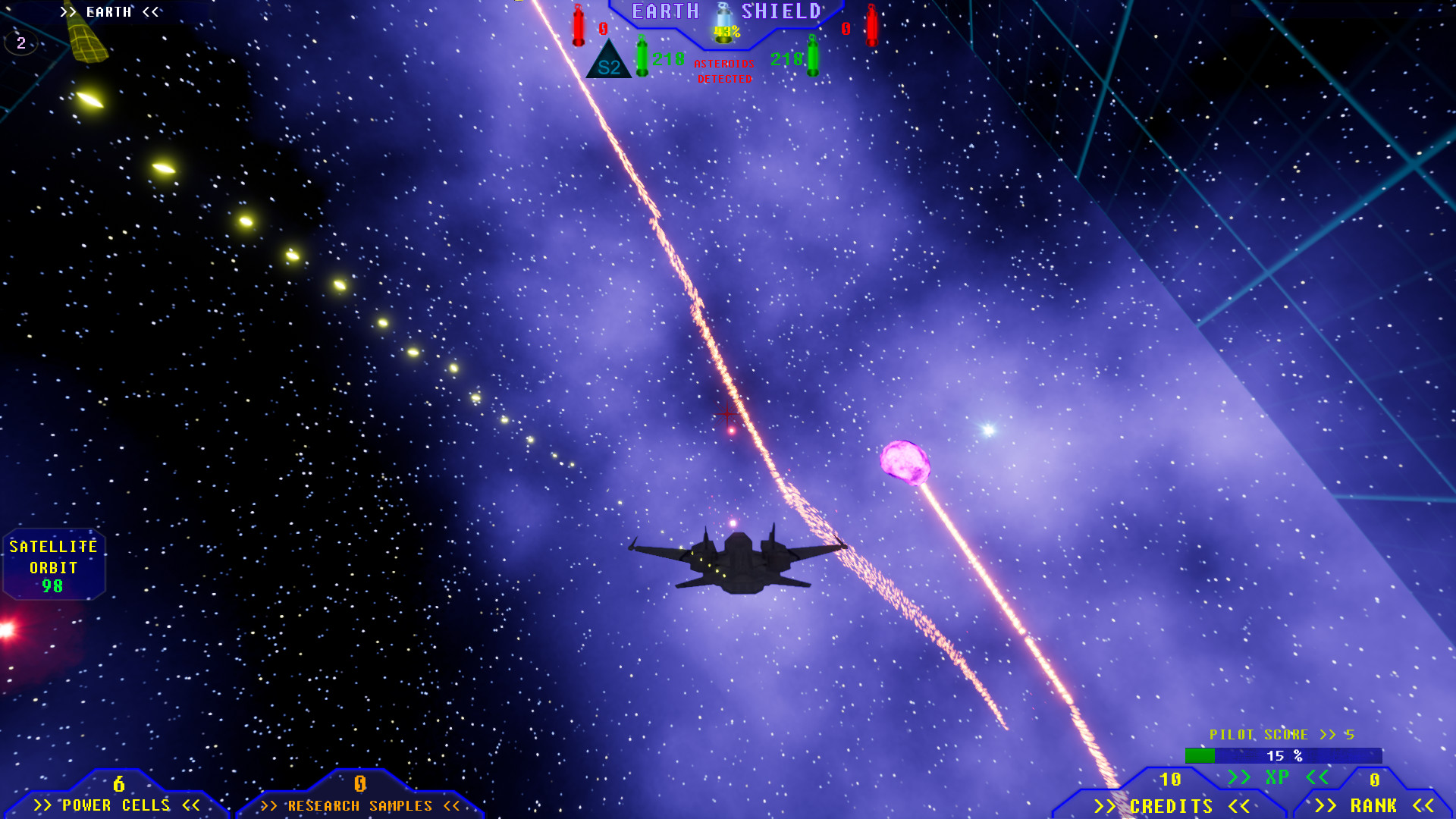This screenshot has width=1456, height=819.
Task: Click the XP progress bar at 15%
Action: (1282, 755)
